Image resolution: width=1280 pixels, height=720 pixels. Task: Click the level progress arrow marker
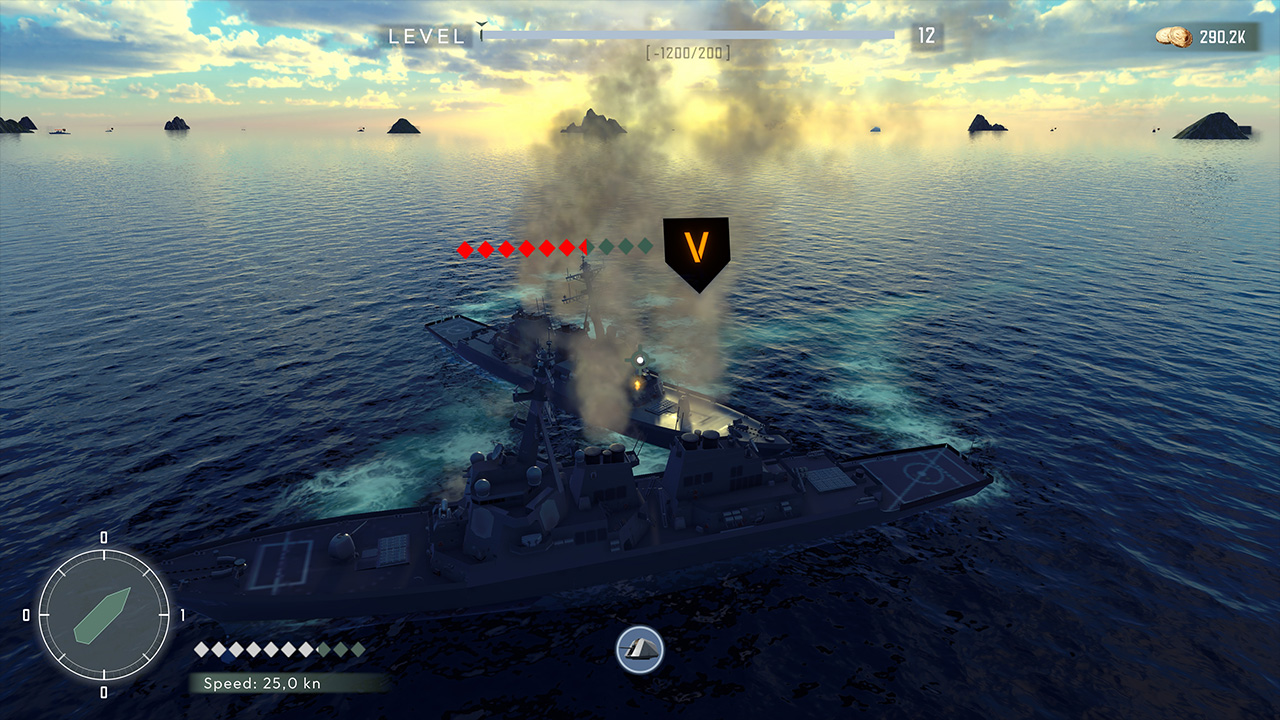point(480,26)
